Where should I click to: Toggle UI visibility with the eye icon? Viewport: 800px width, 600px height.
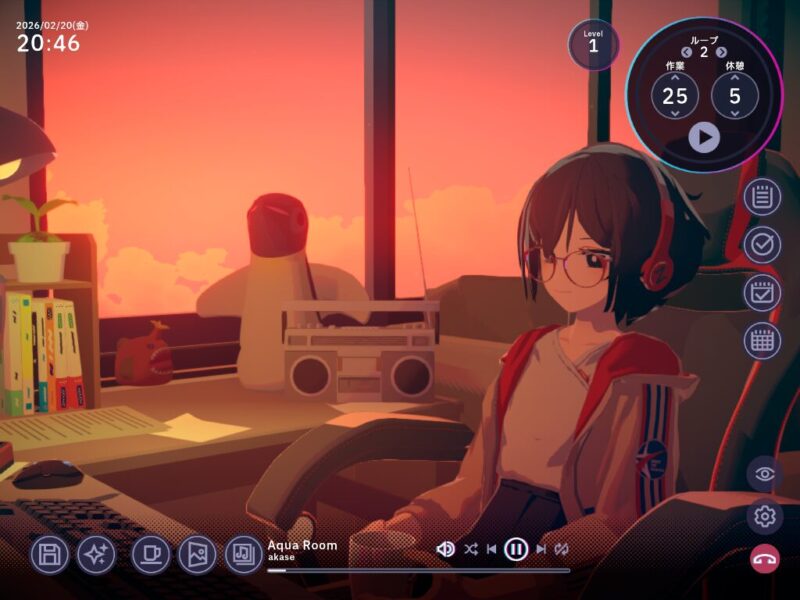pyautogui.click(x=765, y=474)
